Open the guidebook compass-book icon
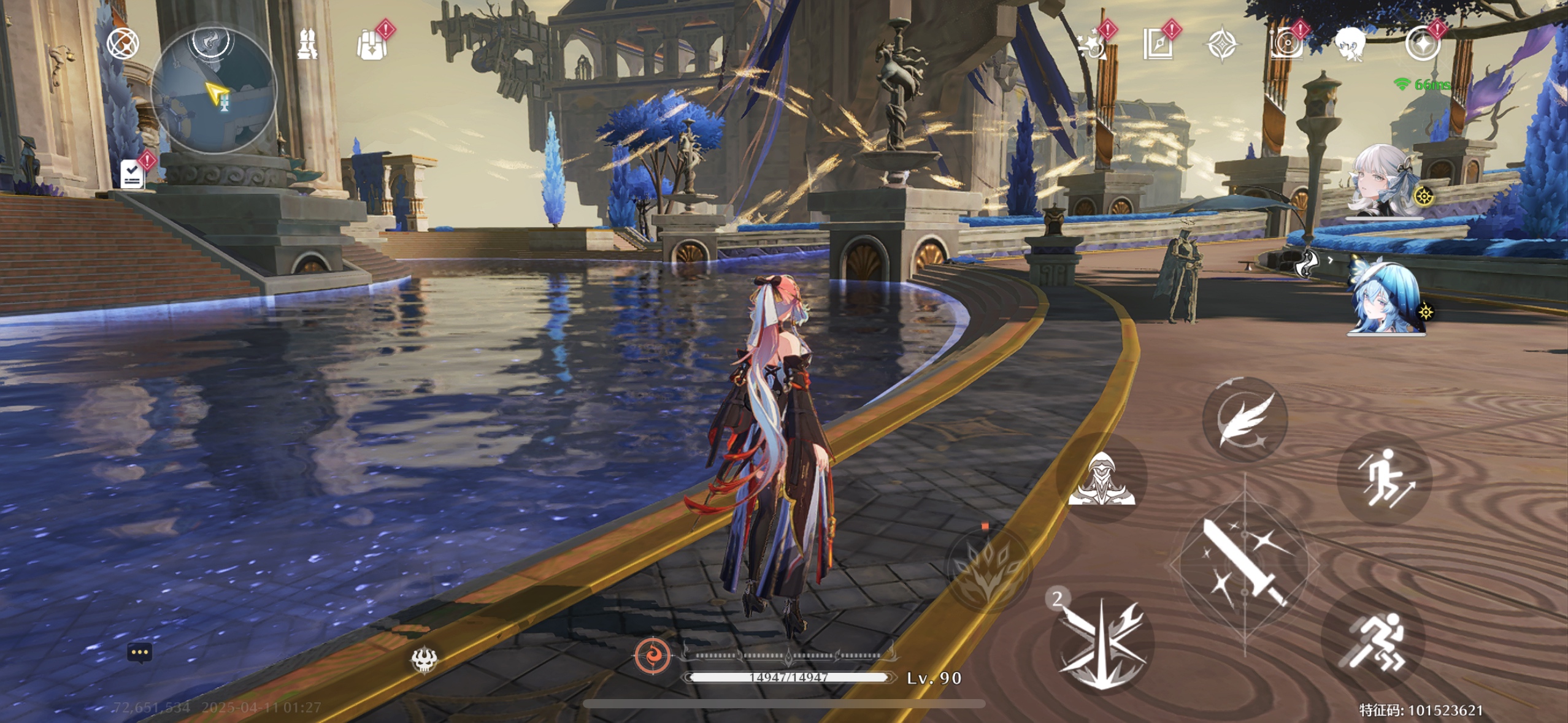The width and height of the screenshot is (1568, 723). tap(1157, 44)
